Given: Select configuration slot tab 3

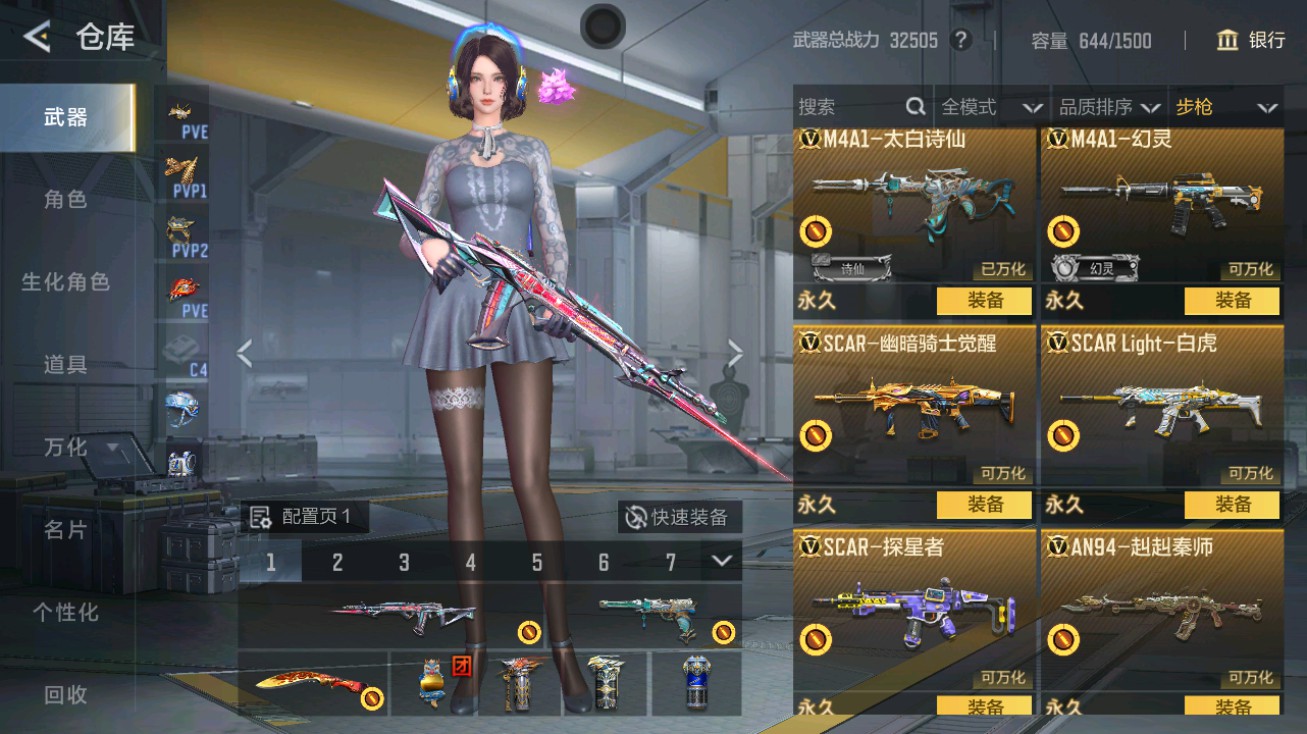Looking at the screenshot, I should [x=403, y=562].
